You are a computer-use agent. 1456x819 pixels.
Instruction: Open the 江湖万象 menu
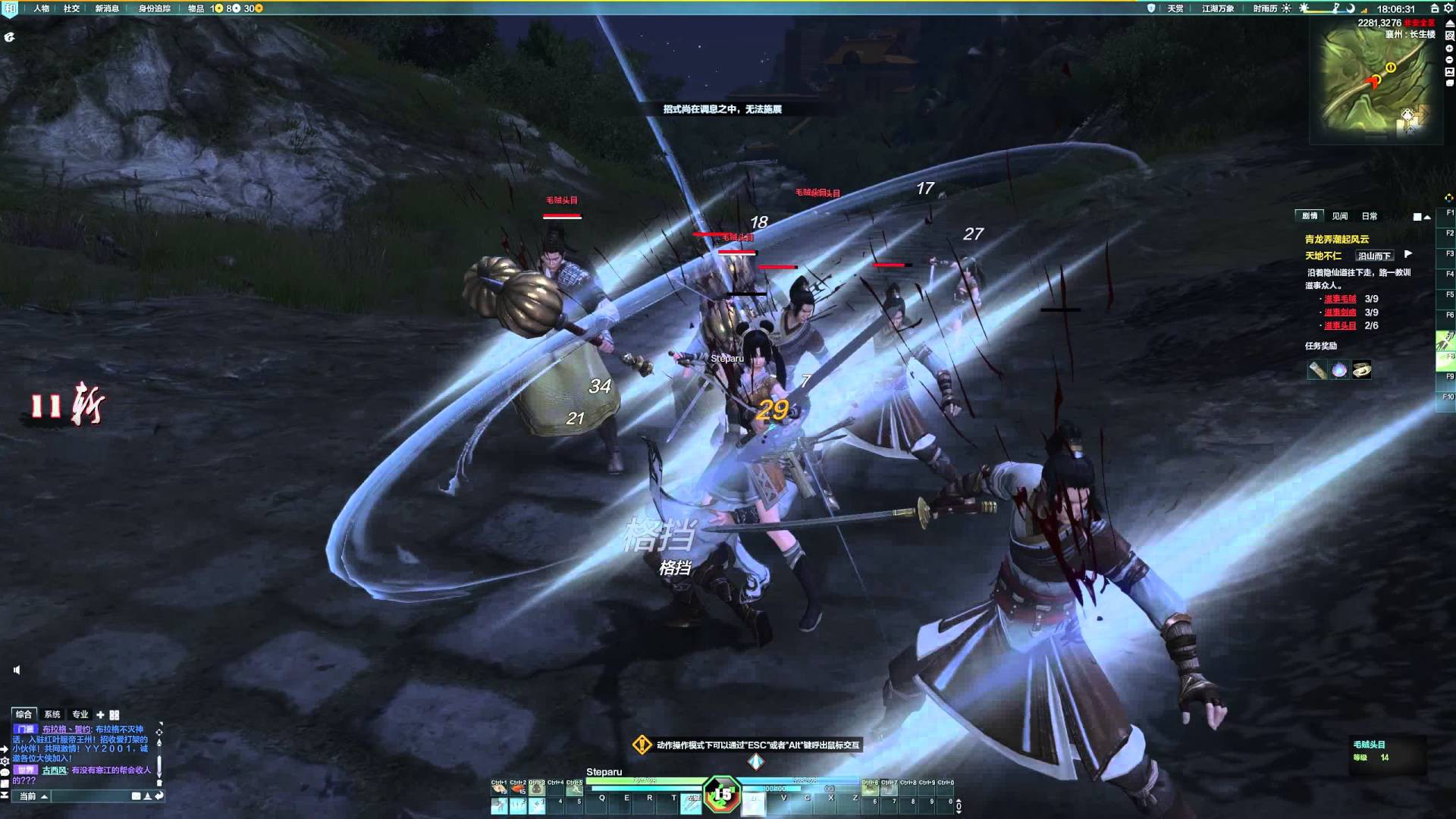(1217, 8)
